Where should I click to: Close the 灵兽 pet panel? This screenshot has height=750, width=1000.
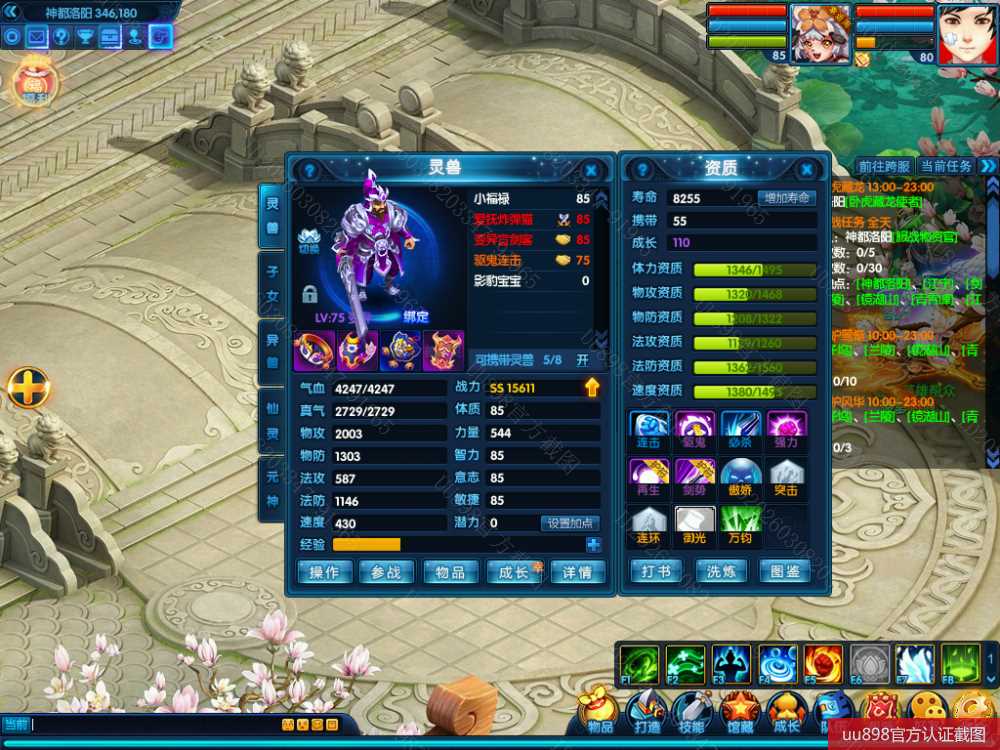(x=591, y=170)
